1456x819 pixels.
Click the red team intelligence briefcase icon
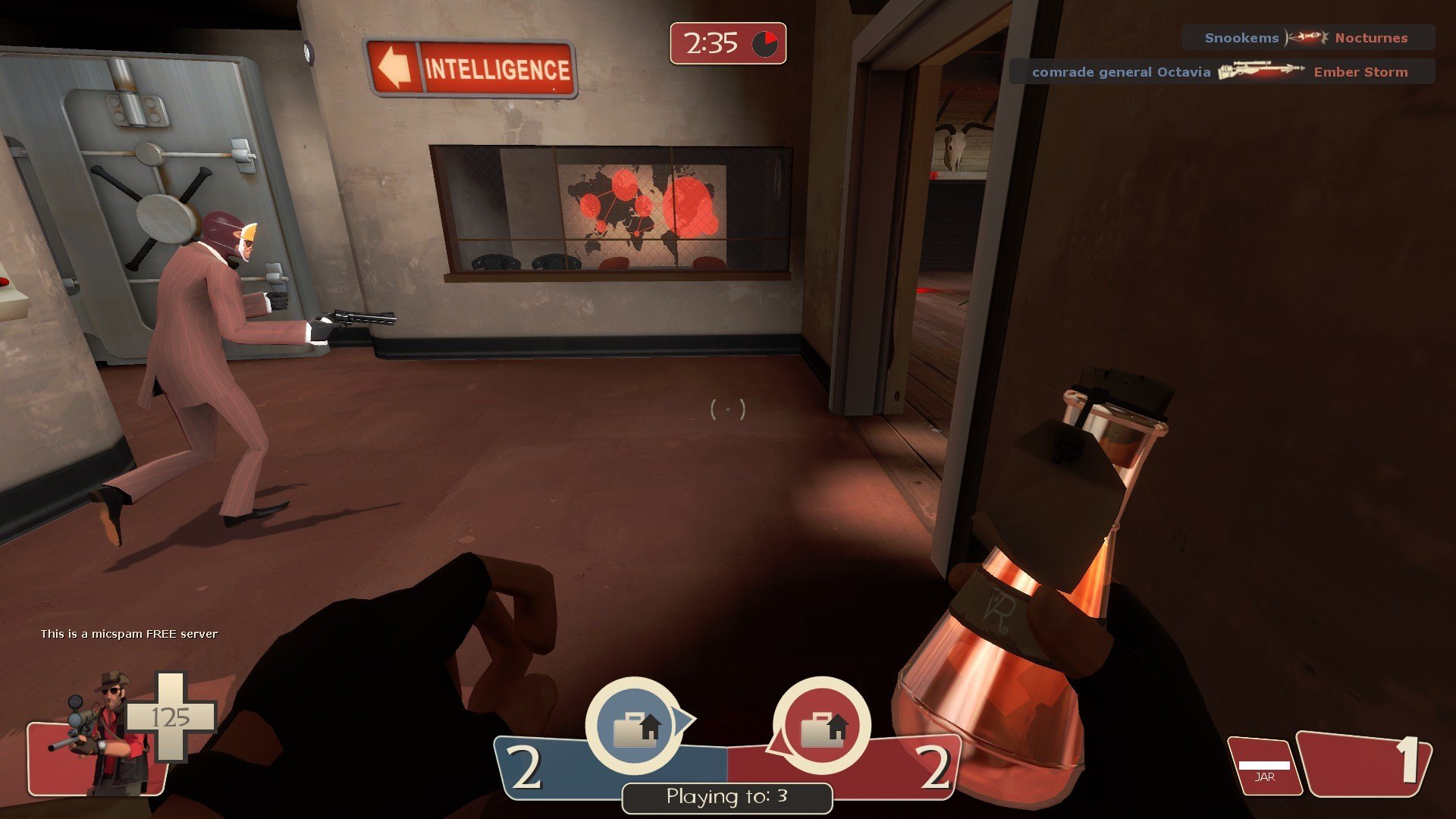tap(822, 727)
